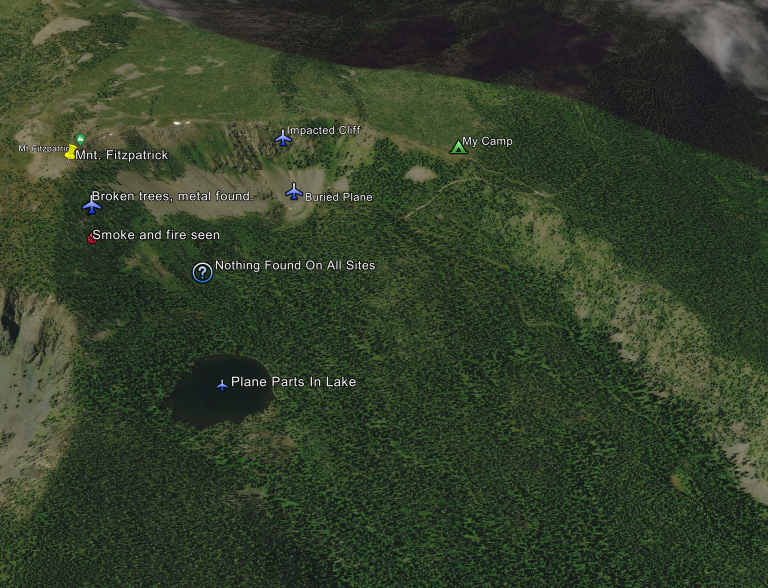Select the My Camp tent marker
This screenshot has width=768, height=588.
(x=458, y=147)
